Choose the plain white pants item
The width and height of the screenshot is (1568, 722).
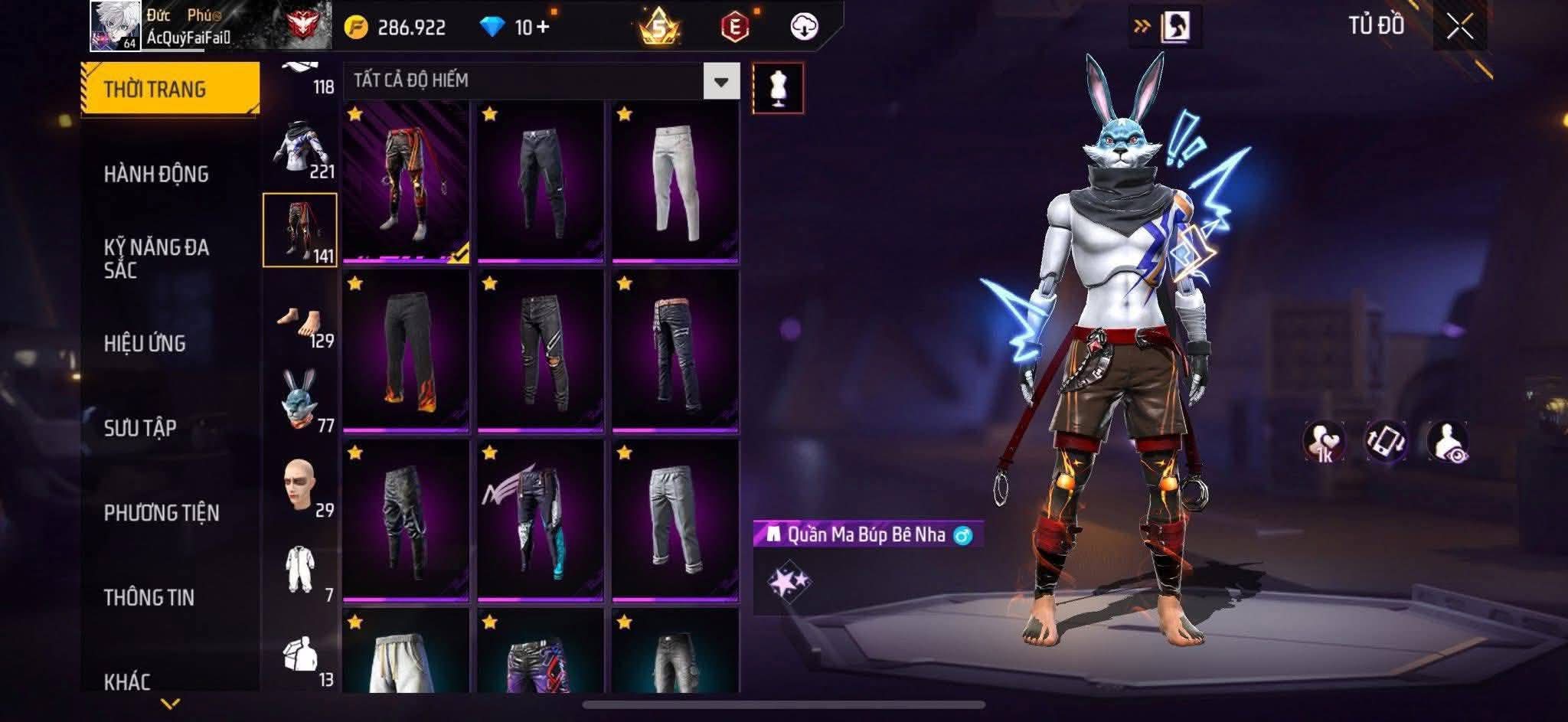pos(675,182)
